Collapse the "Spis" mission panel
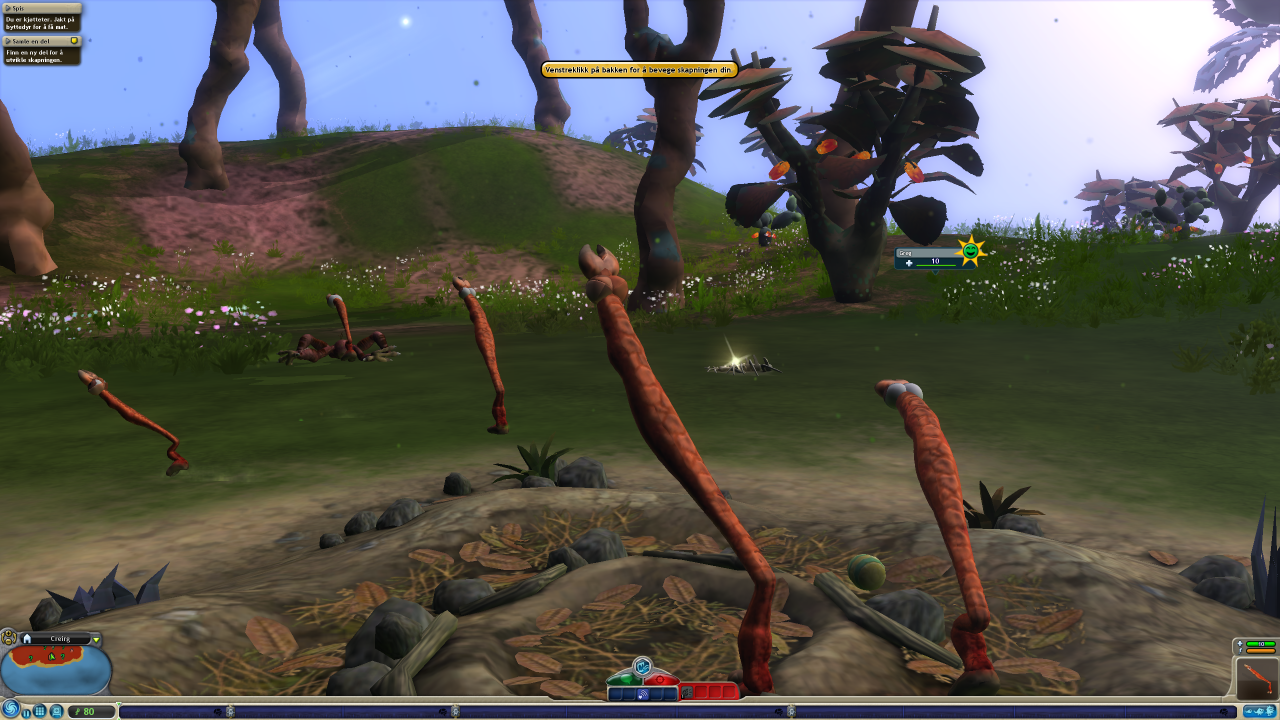This screenshot has width=1280, height=720. 6,8
